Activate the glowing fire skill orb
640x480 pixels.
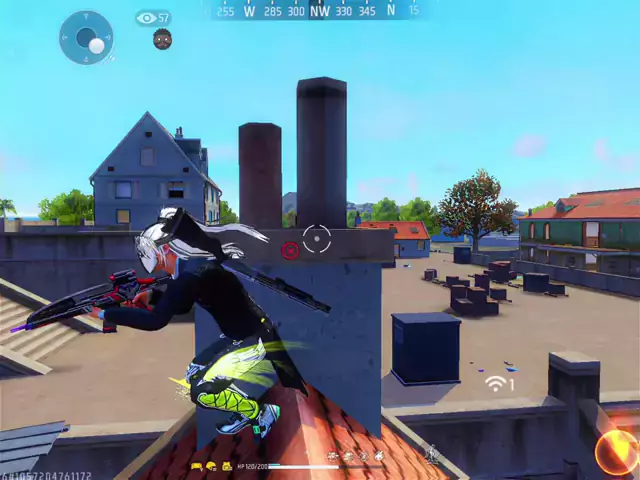pos(617,452)
